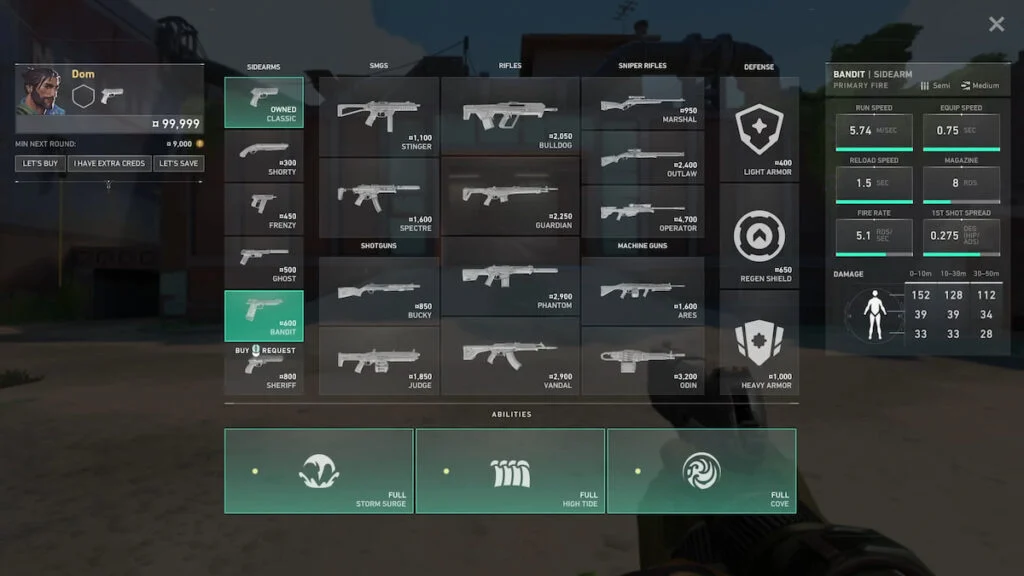1024x576 pixels.
Task: Choose the Operator sniper rifle
Action: [x=642, y=212]
